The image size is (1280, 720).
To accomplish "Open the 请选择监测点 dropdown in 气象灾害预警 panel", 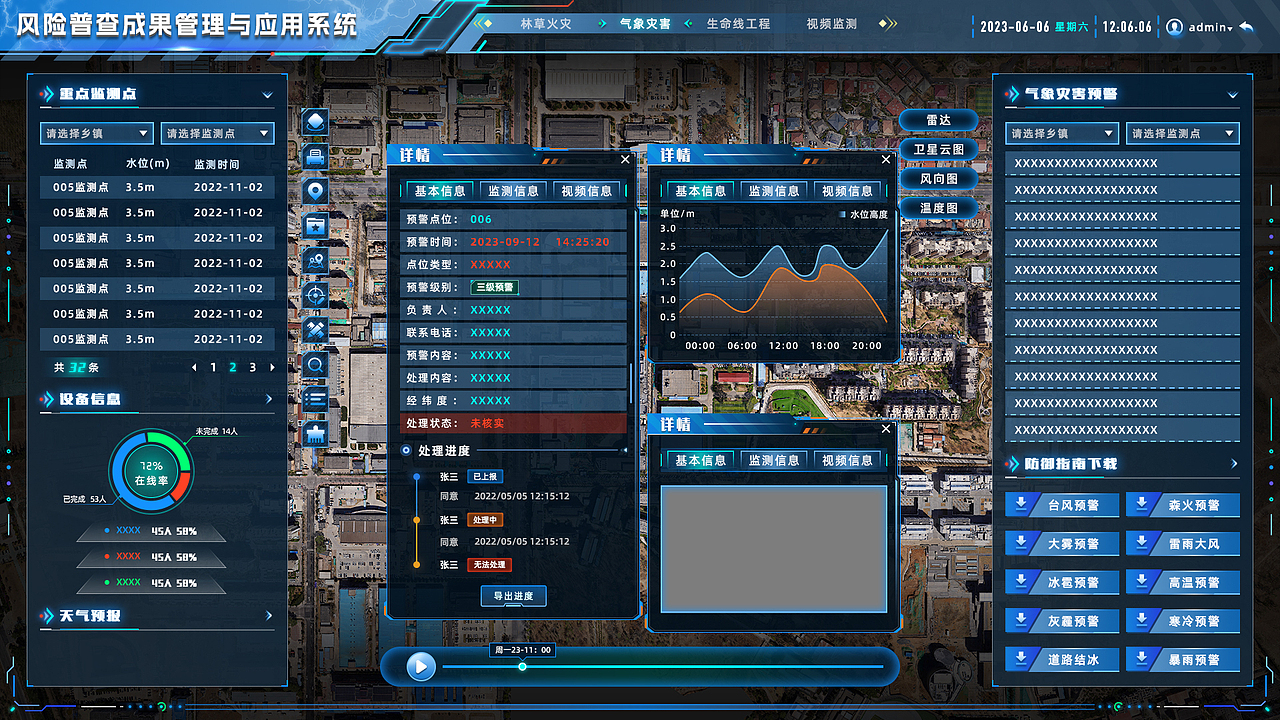I will click(1182, 132).
